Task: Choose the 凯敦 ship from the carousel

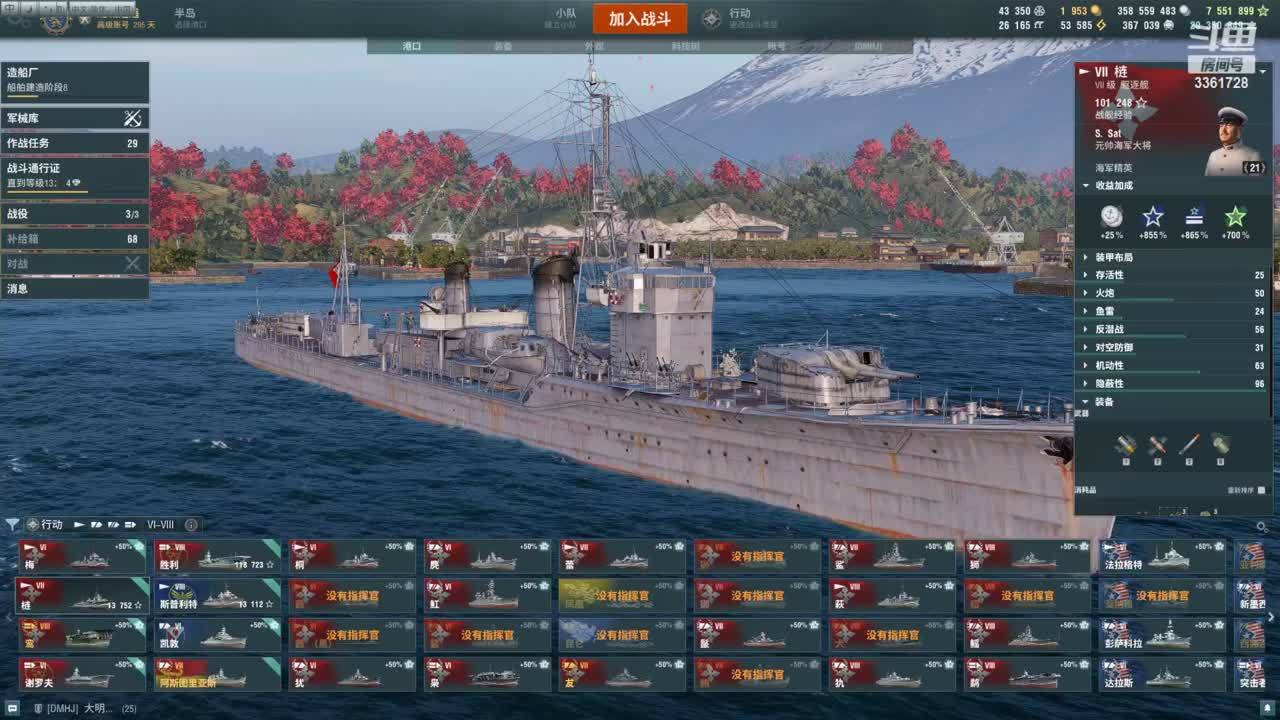Action: tap(217, 635)
